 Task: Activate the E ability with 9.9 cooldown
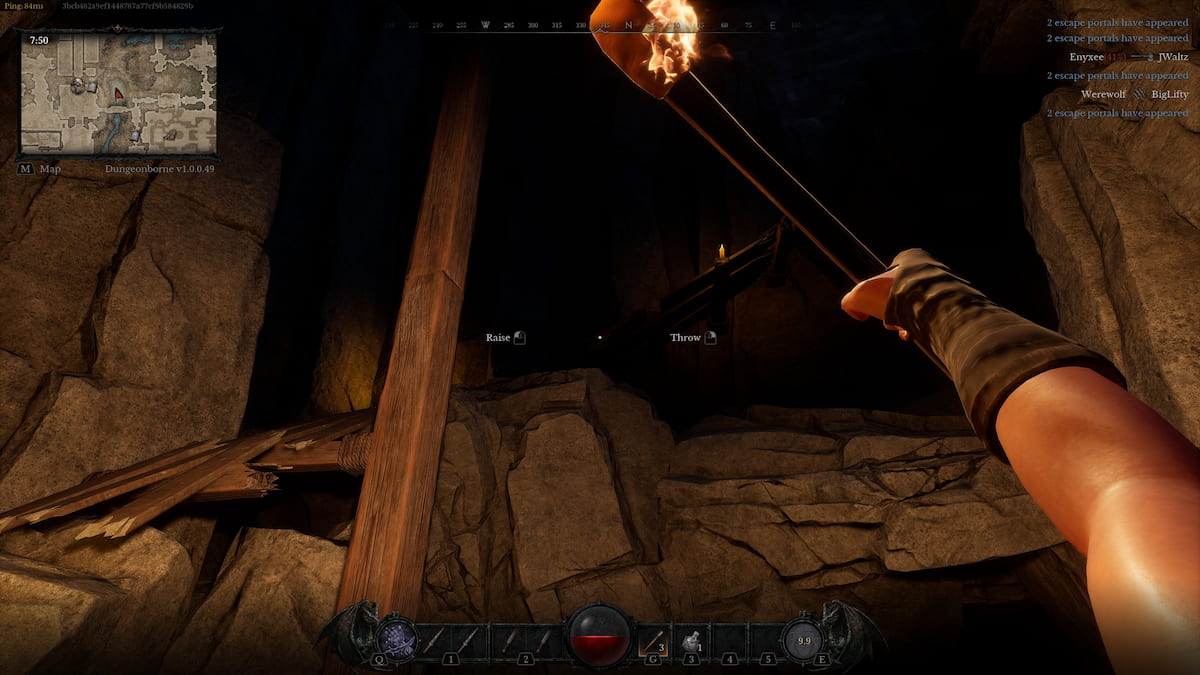pos(801,638)
